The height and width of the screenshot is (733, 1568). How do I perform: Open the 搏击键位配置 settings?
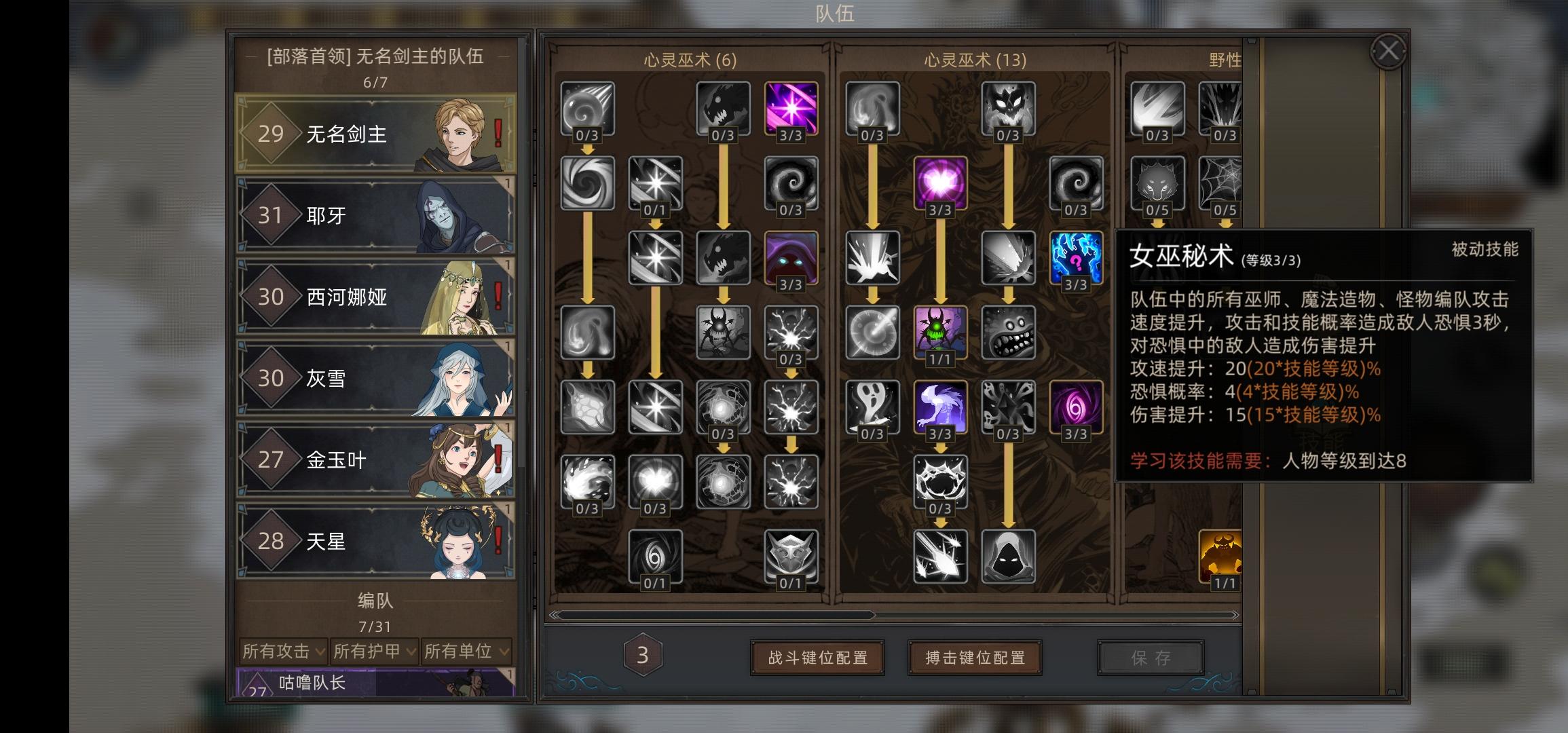click(975, 657)
